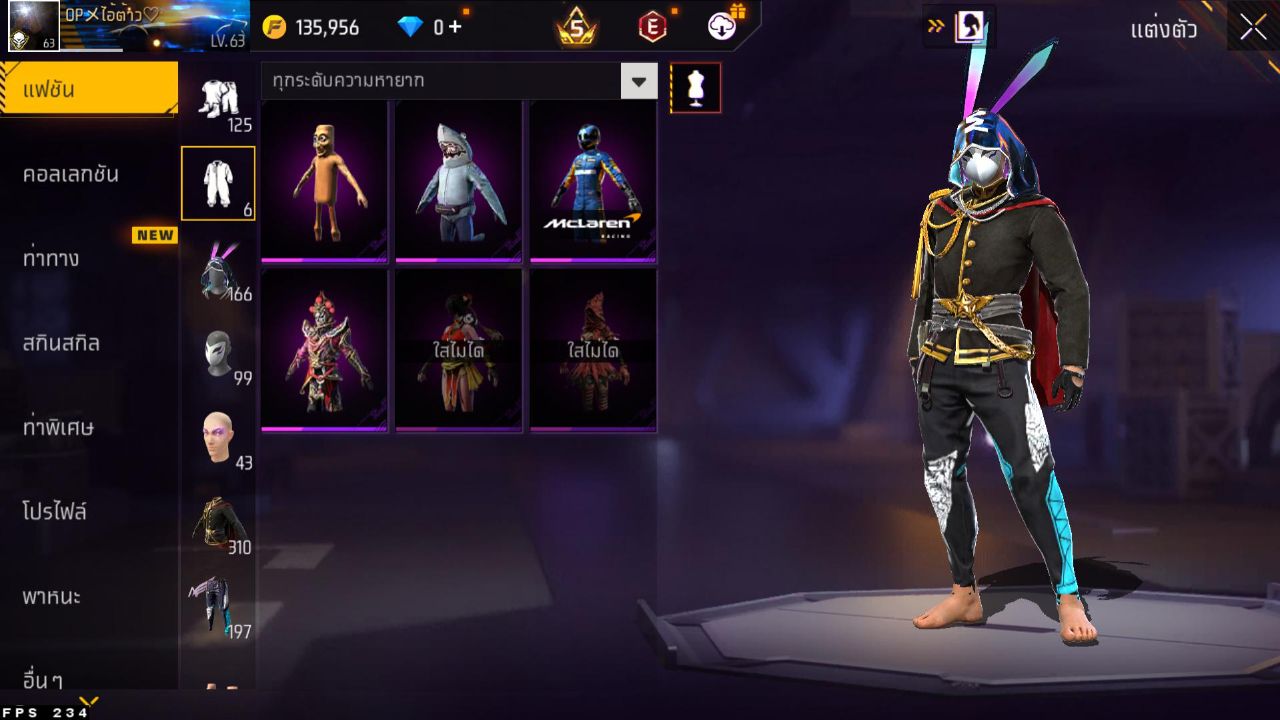The width and height of the screenshot is (1280, 720).
Task: Select the black jacket category with 310 items
Action: coord(217,520)
